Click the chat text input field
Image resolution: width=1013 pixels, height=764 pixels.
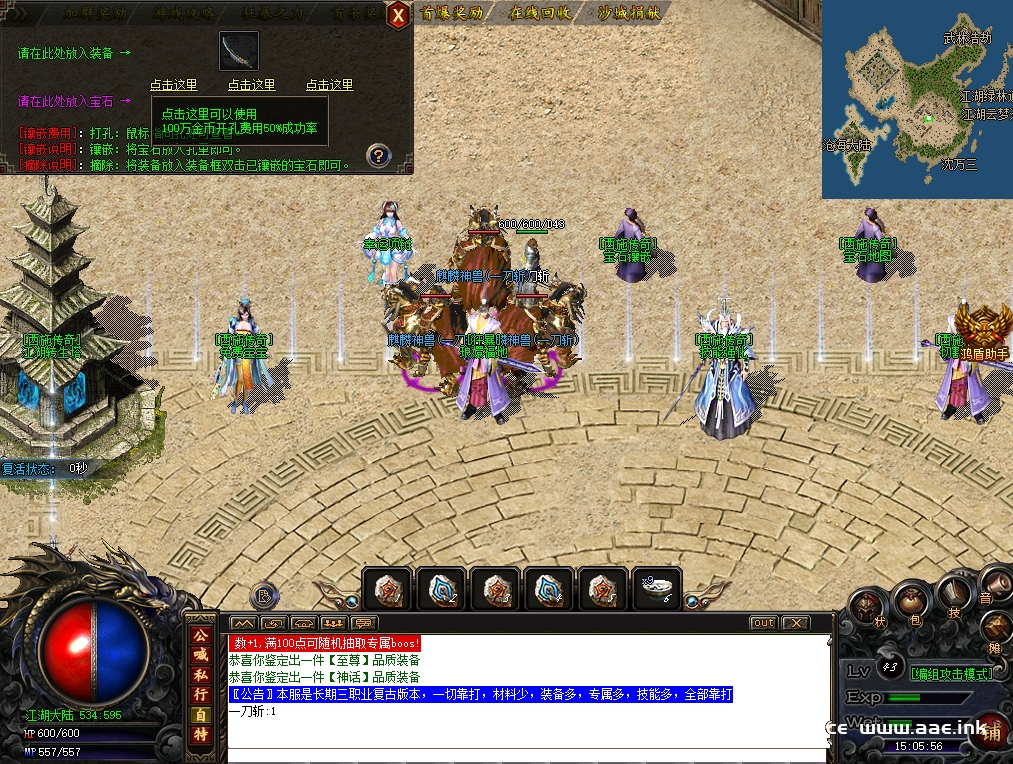(527, 741)
